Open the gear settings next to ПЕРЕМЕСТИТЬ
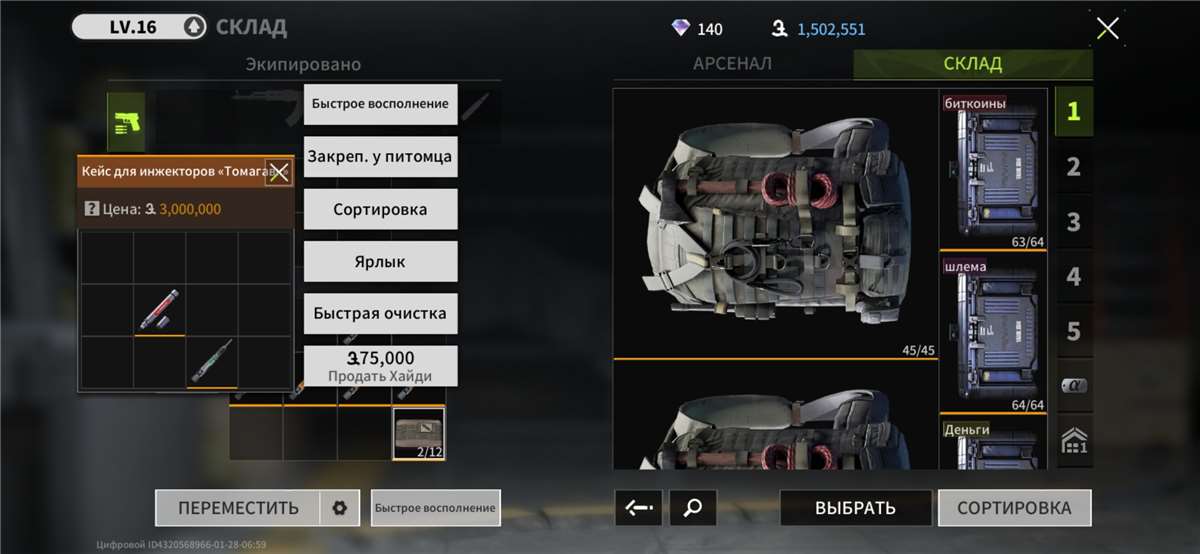The width and height of the screenshot is (1200, 554). point(339,508)
